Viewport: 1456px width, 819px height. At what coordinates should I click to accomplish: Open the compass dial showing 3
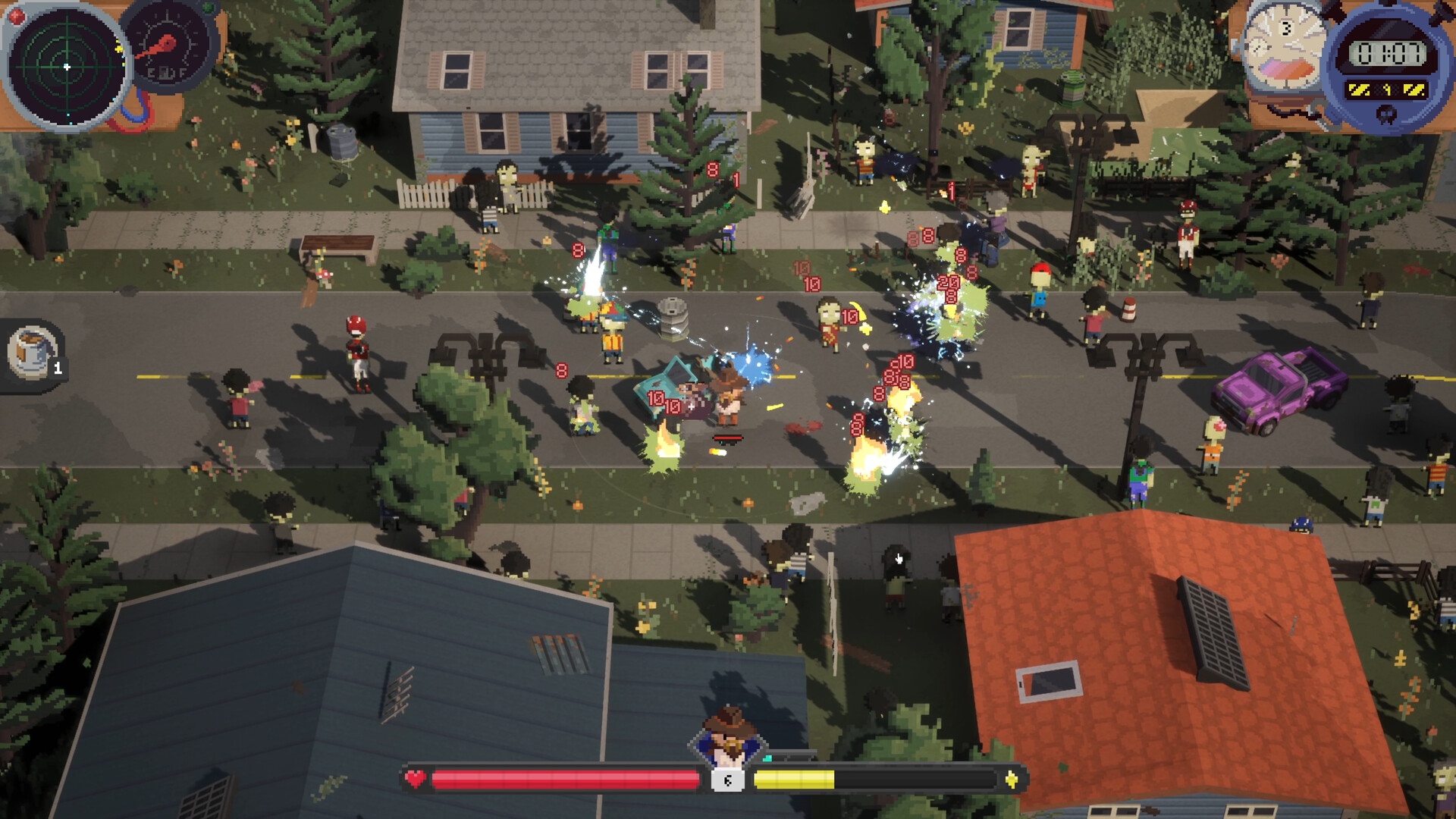(1284, 47)
